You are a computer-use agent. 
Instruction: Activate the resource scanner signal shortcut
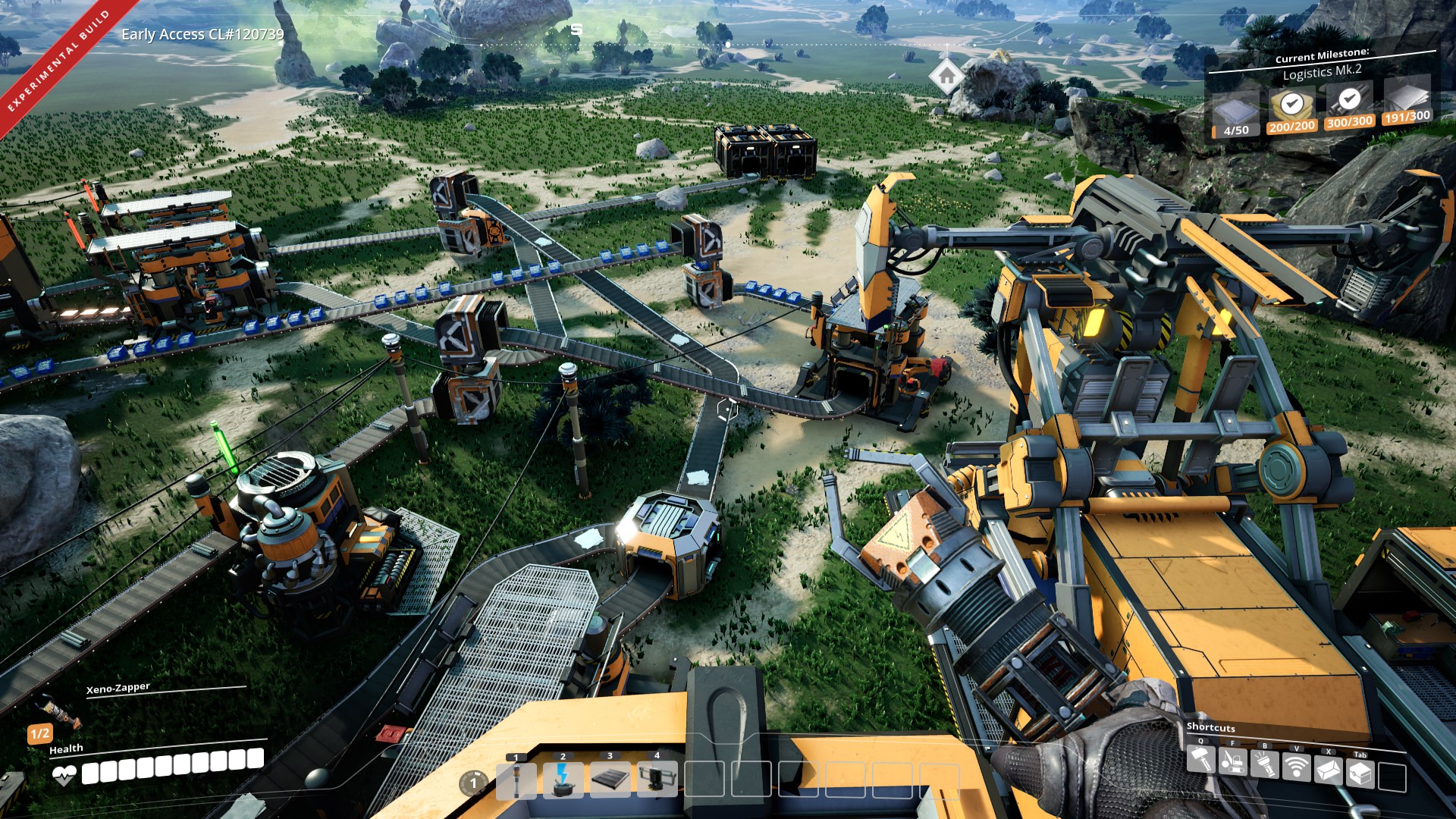(x=1296, y=767)
